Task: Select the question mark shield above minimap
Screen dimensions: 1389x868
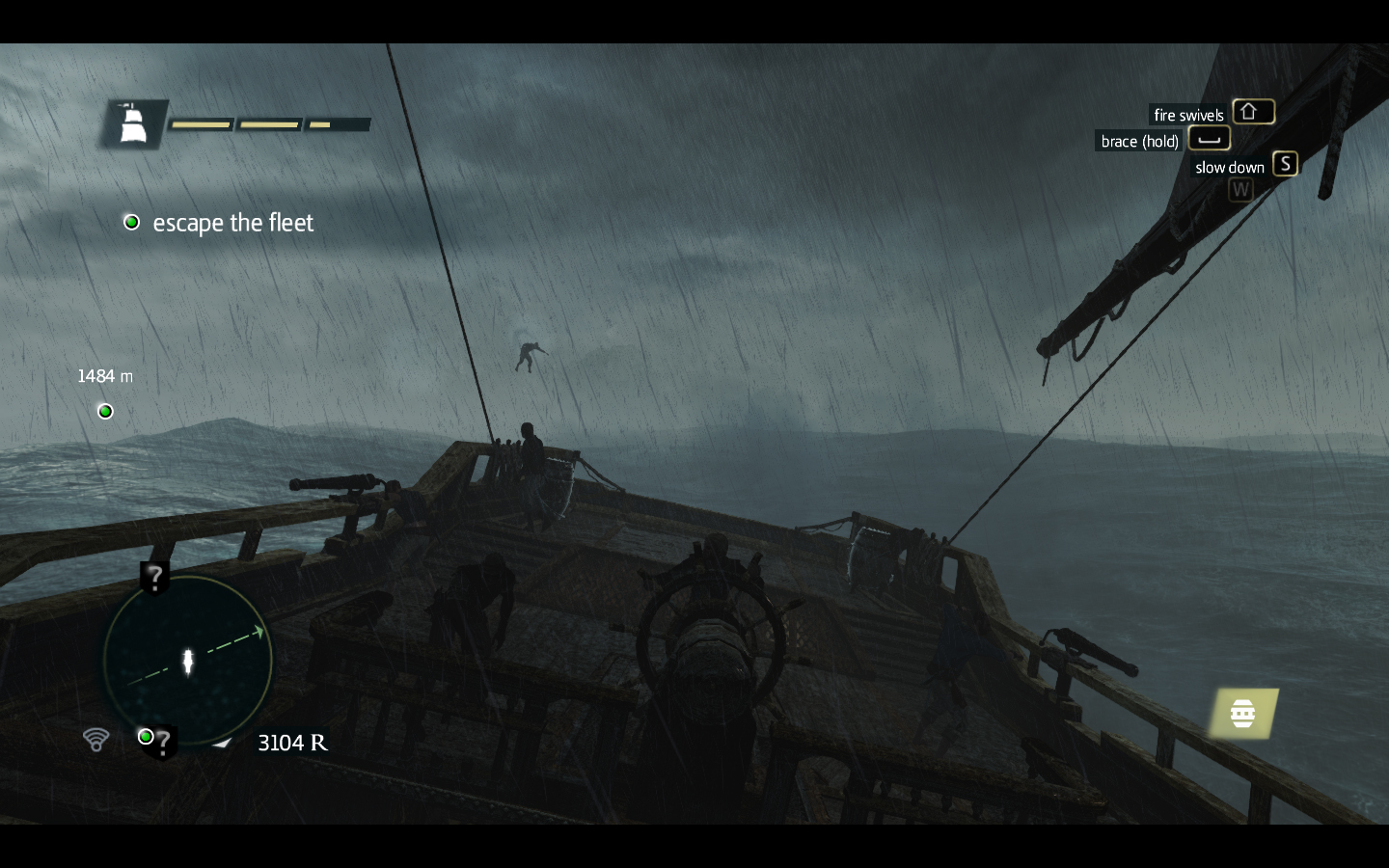Action: click(154, 578)
